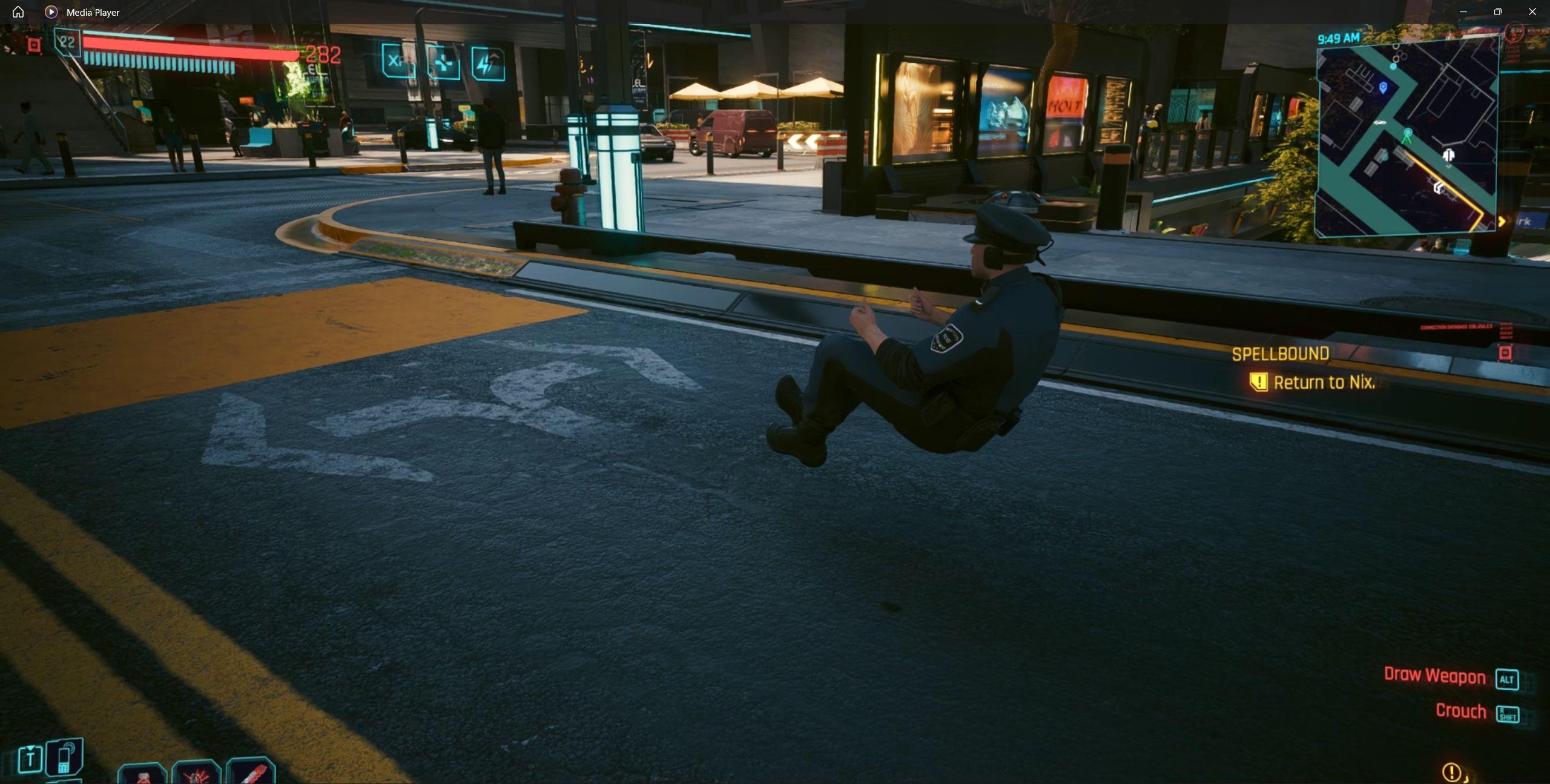The image size is (1550, 784).
Task: Go to Media Player home
Action: tap(18, 12)
